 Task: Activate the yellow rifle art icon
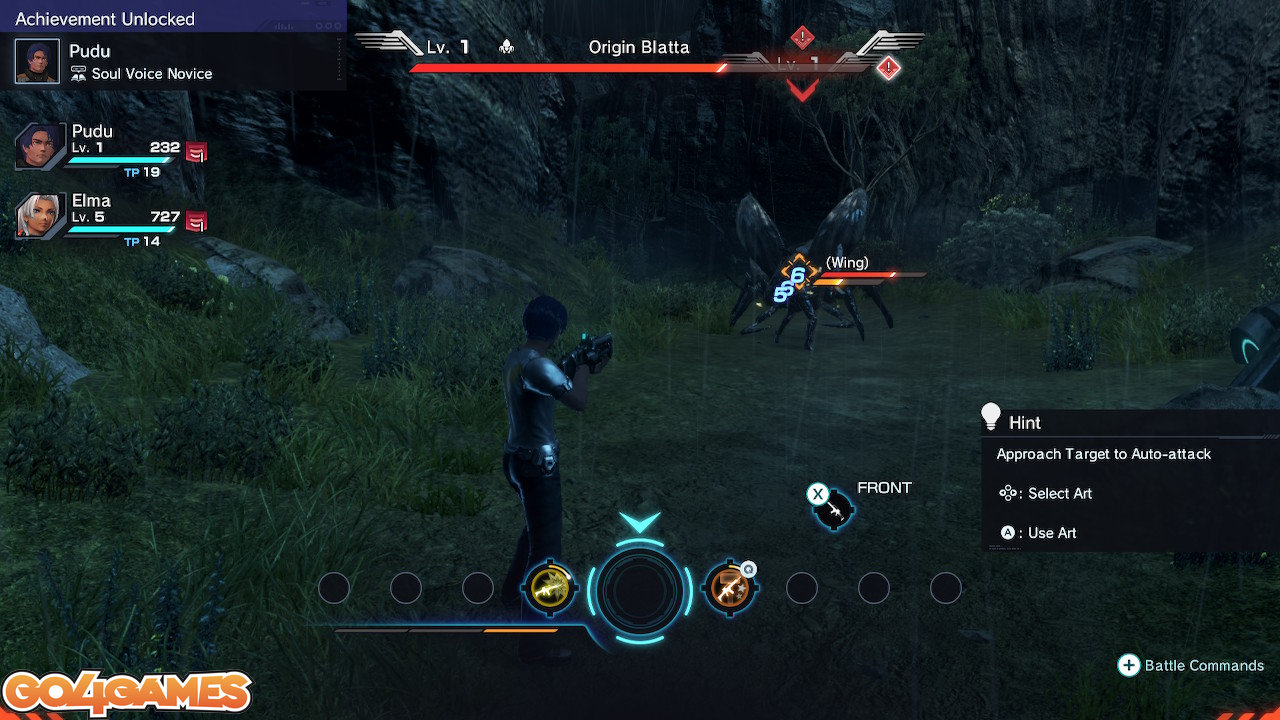[549, 588]
